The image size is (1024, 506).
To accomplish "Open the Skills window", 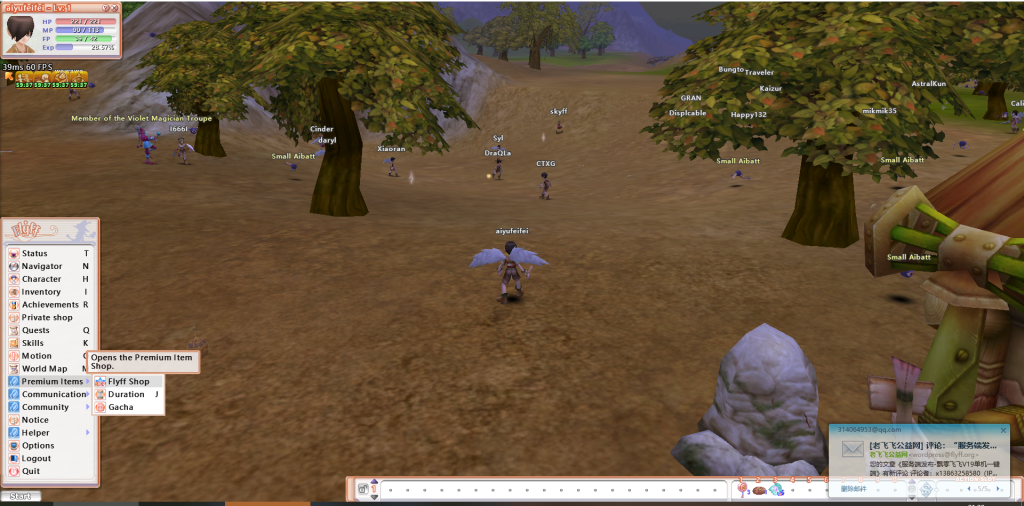I will [33, 343].
